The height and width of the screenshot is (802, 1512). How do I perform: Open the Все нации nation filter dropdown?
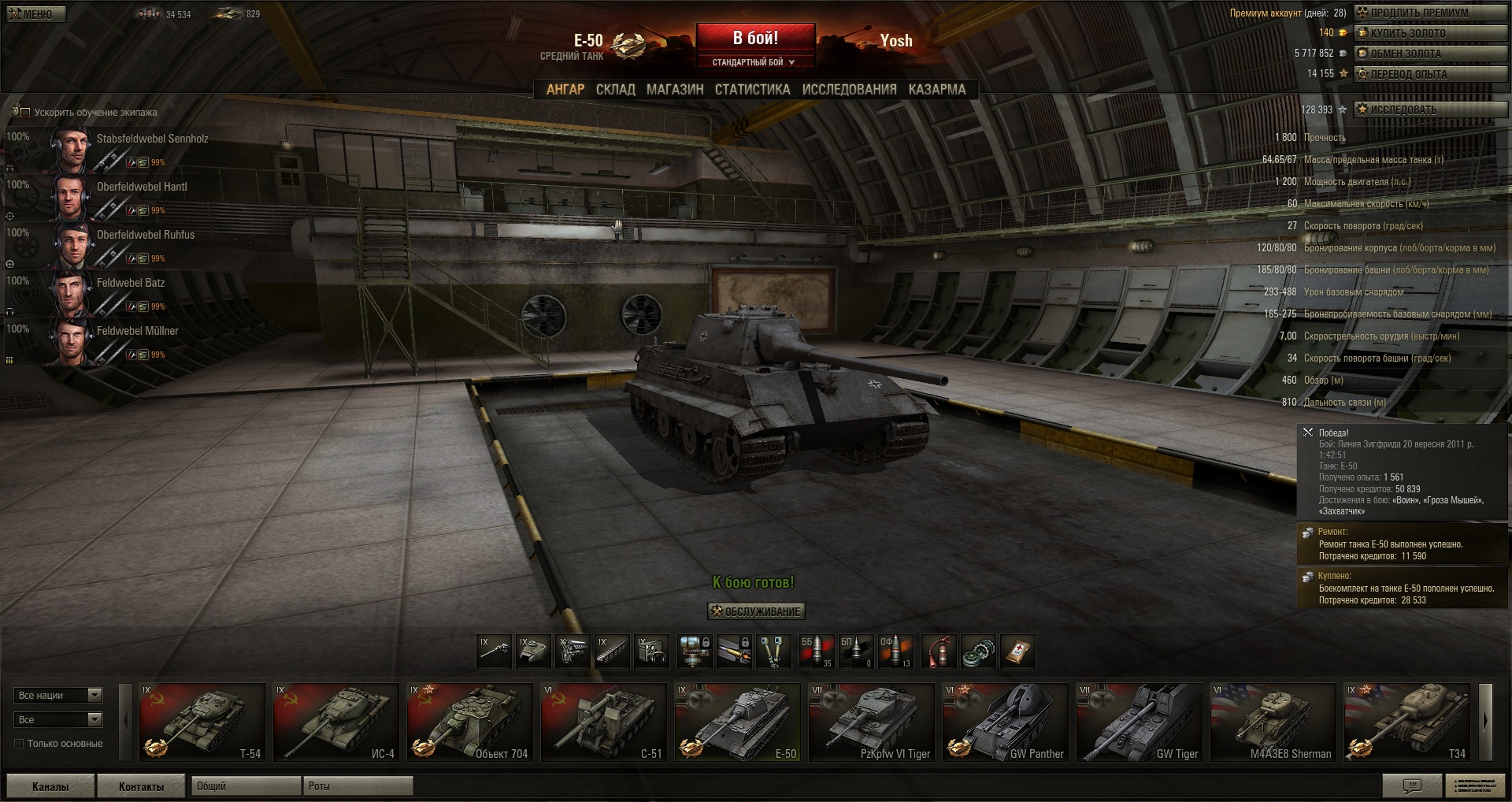pos(58,696)
